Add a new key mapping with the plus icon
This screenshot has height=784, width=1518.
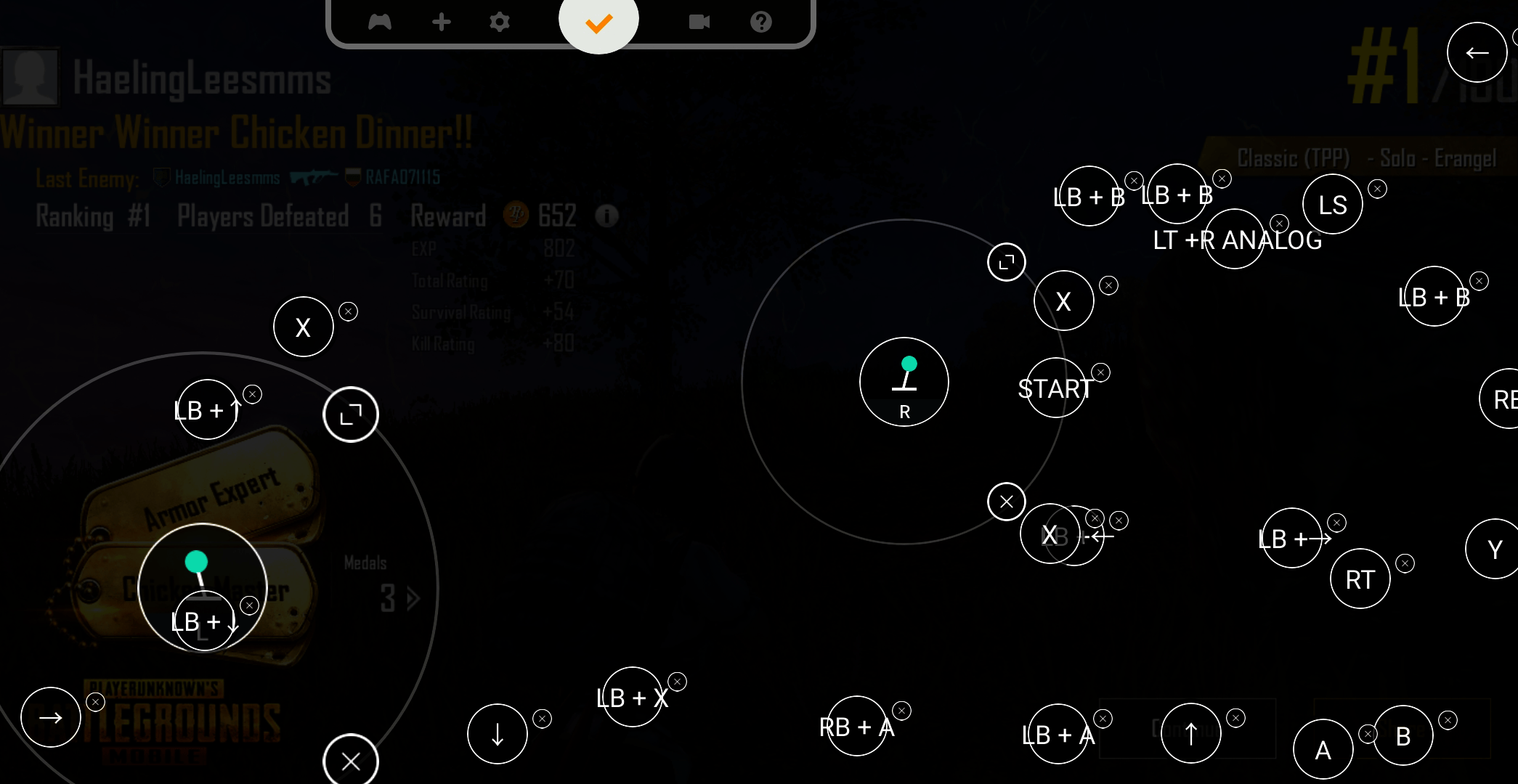tap(442, 22)
